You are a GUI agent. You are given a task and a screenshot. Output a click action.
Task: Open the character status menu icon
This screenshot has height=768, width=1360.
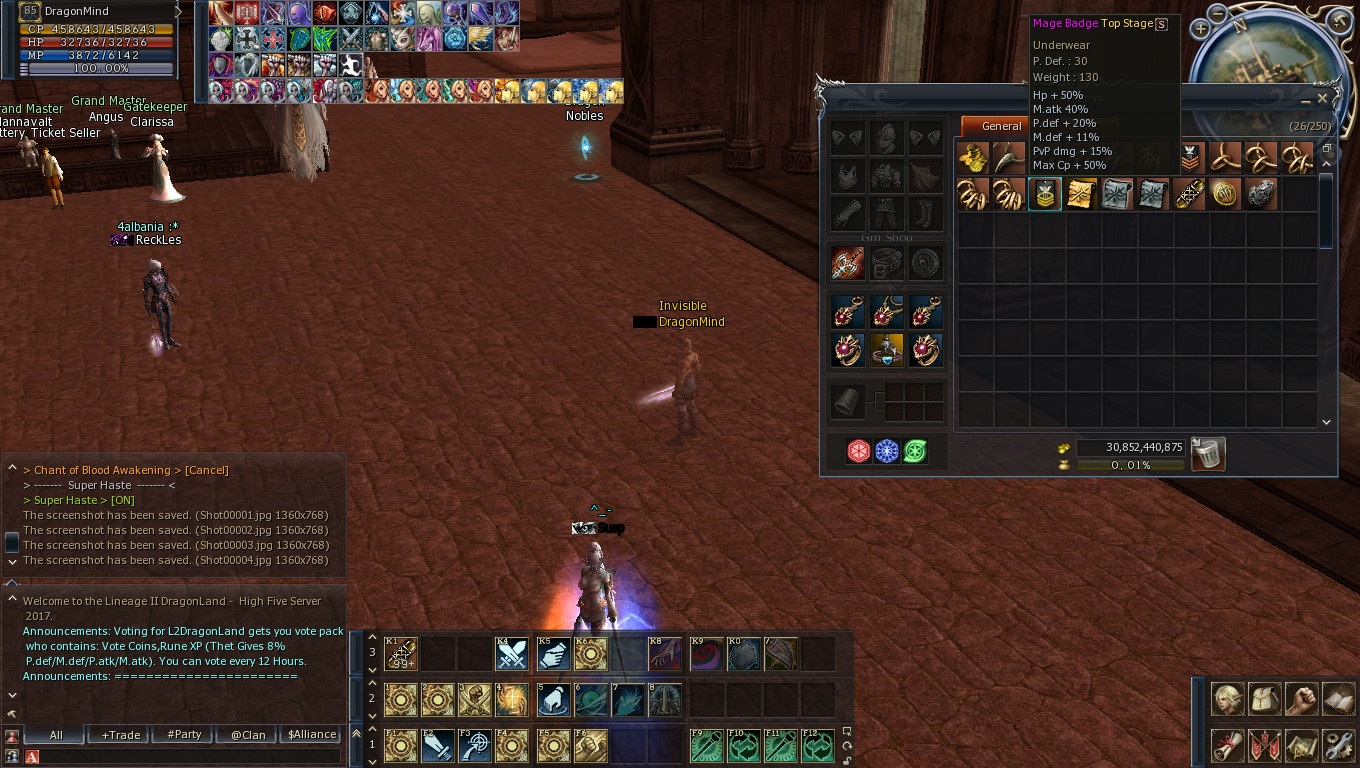tap(1228, 698)
